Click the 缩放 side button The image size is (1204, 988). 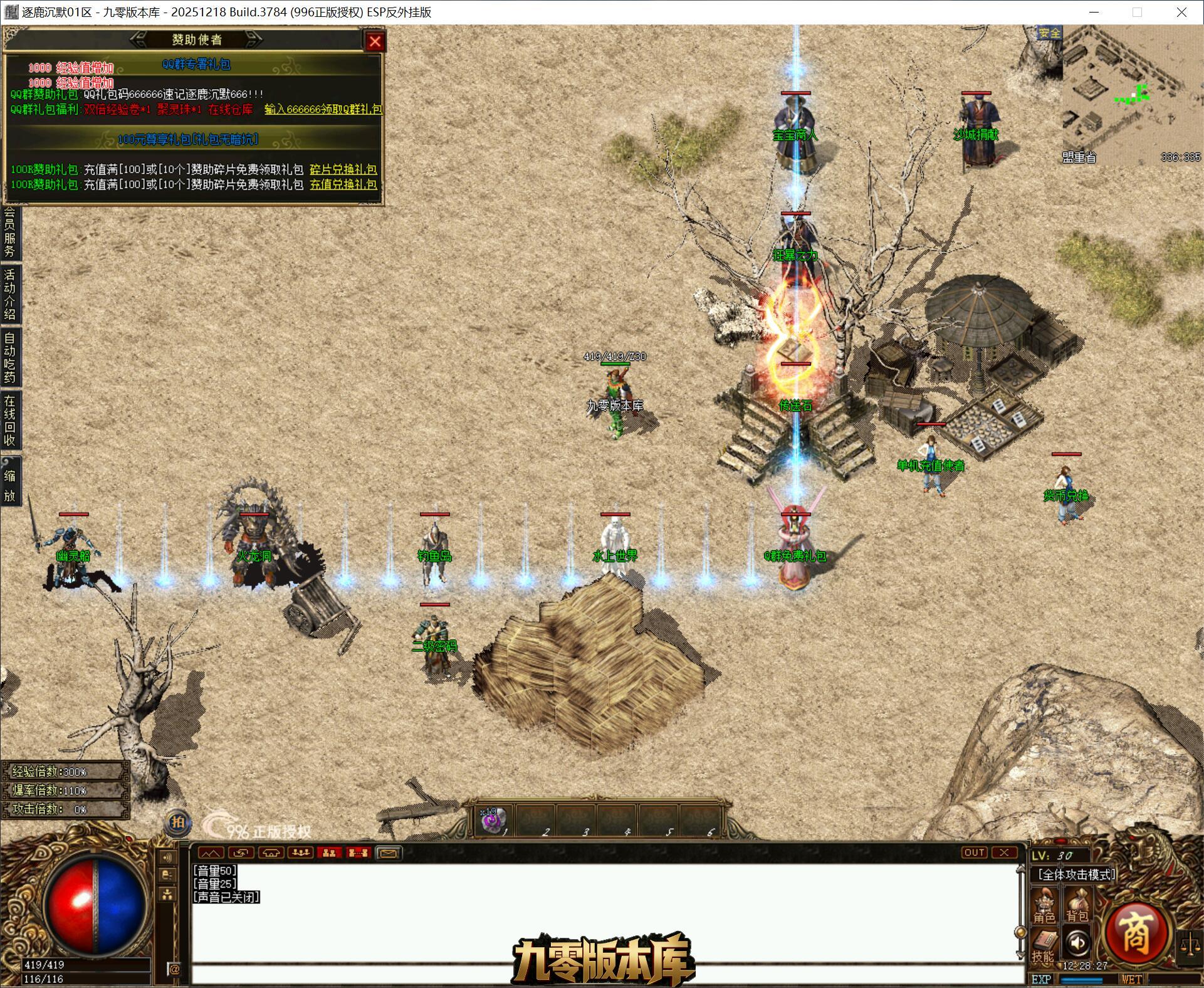tap(9, 485)
